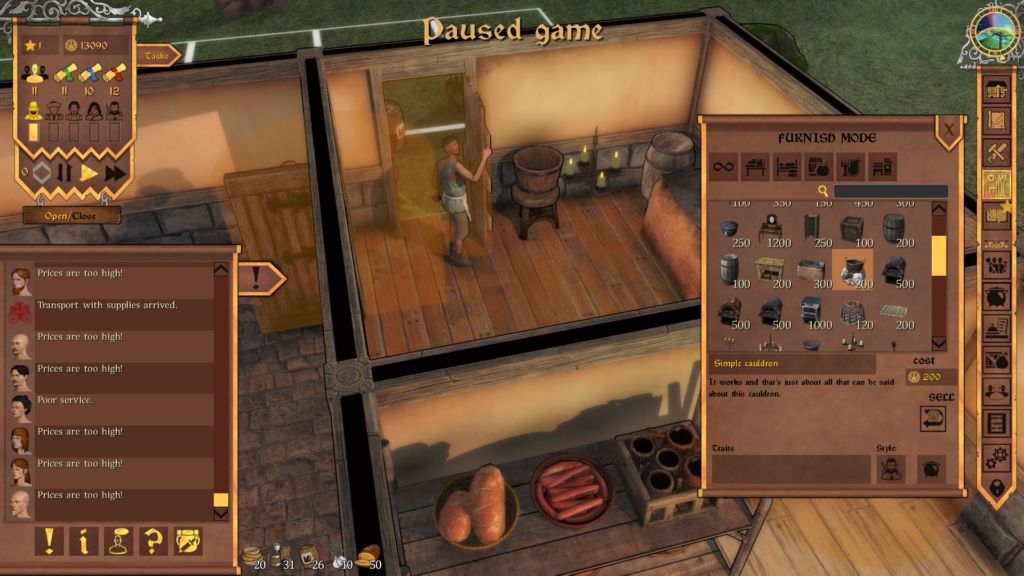
Task: Click the Open/Close tavern button
Action: pyautogui.click(x=71, y=215)
